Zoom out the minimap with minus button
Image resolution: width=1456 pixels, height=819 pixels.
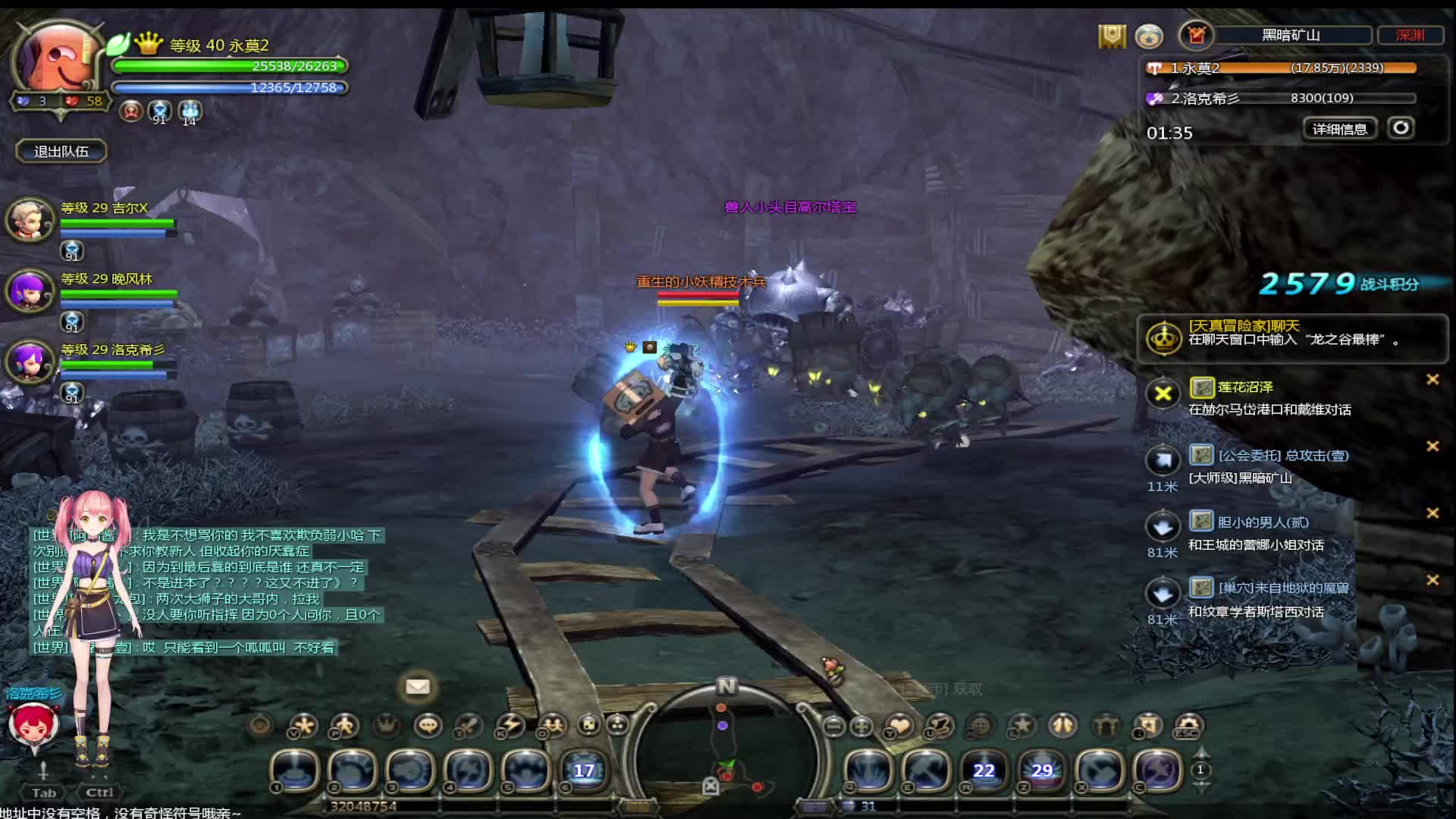[x=833, y=726]
